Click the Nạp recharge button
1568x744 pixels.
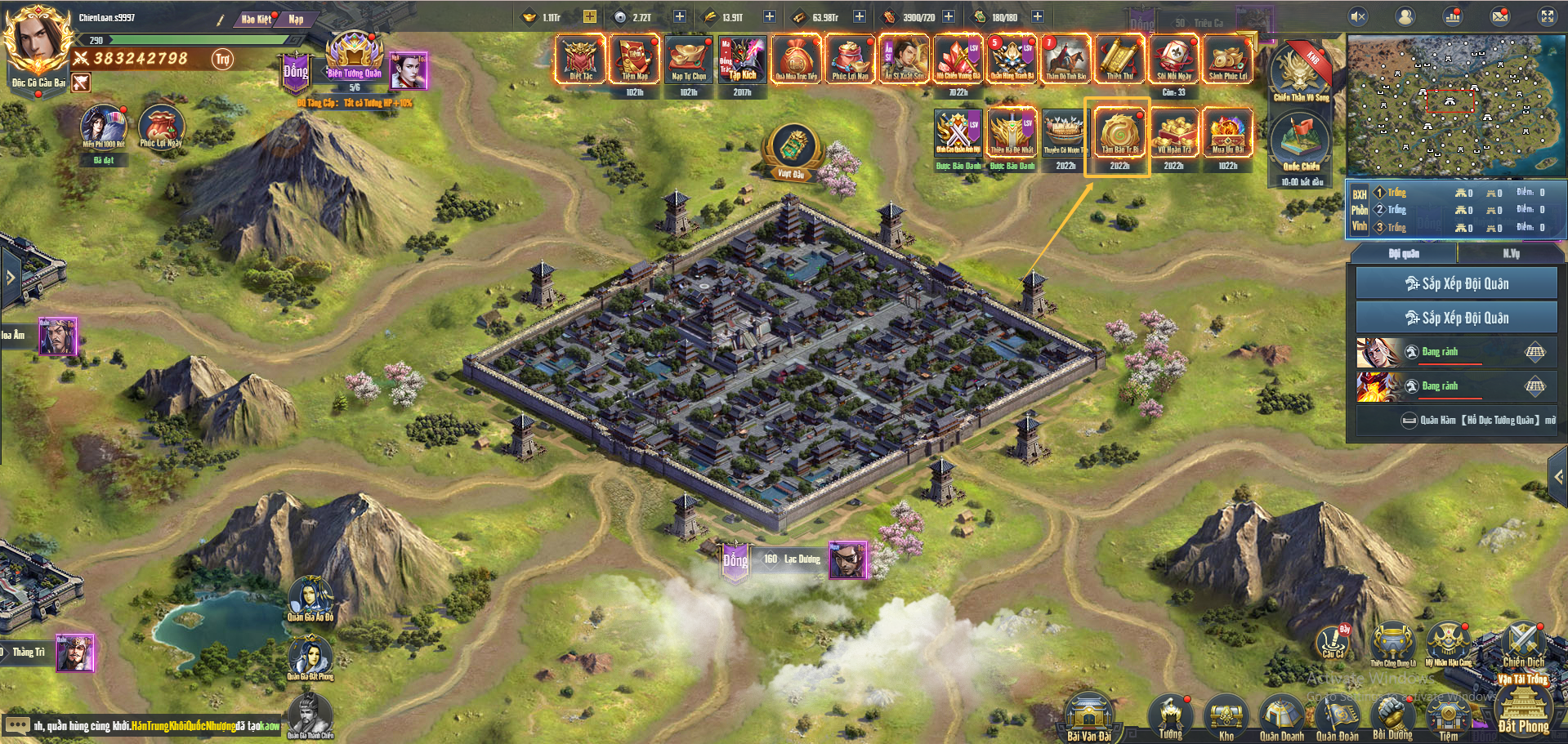pos(296,19)
